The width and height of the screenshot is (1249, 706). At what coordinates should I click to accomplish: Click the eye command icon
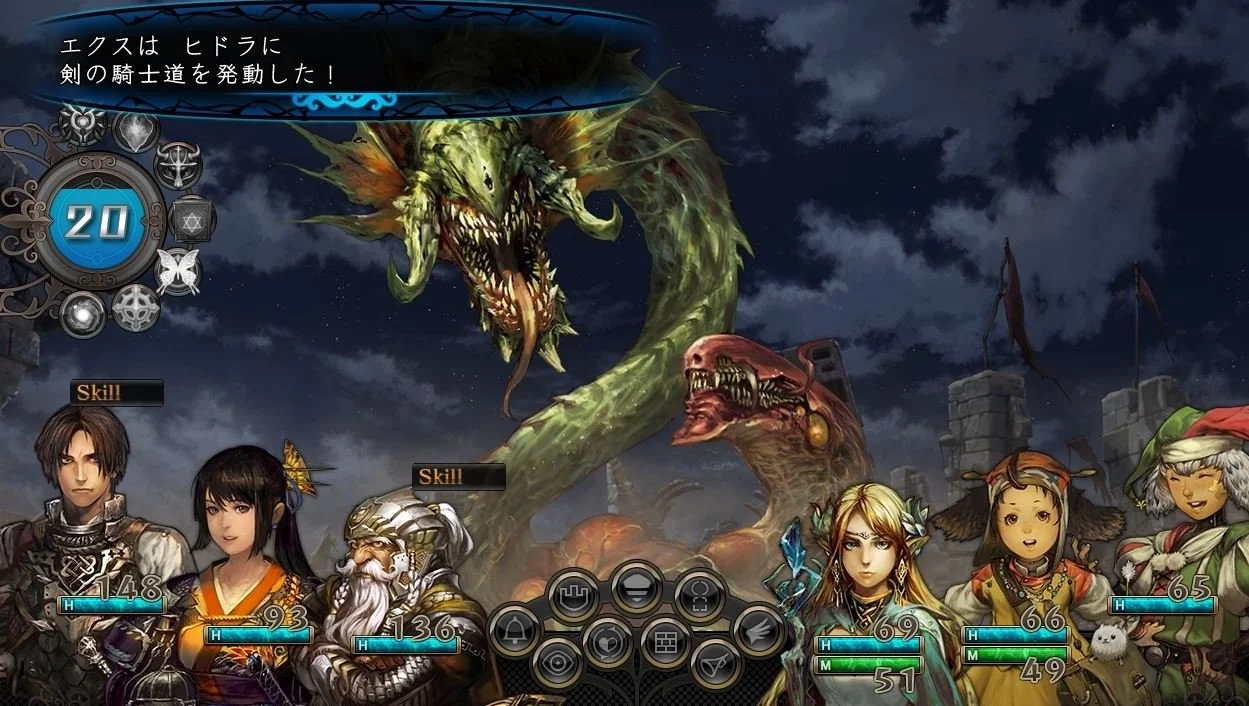click(x=557, y=663)
